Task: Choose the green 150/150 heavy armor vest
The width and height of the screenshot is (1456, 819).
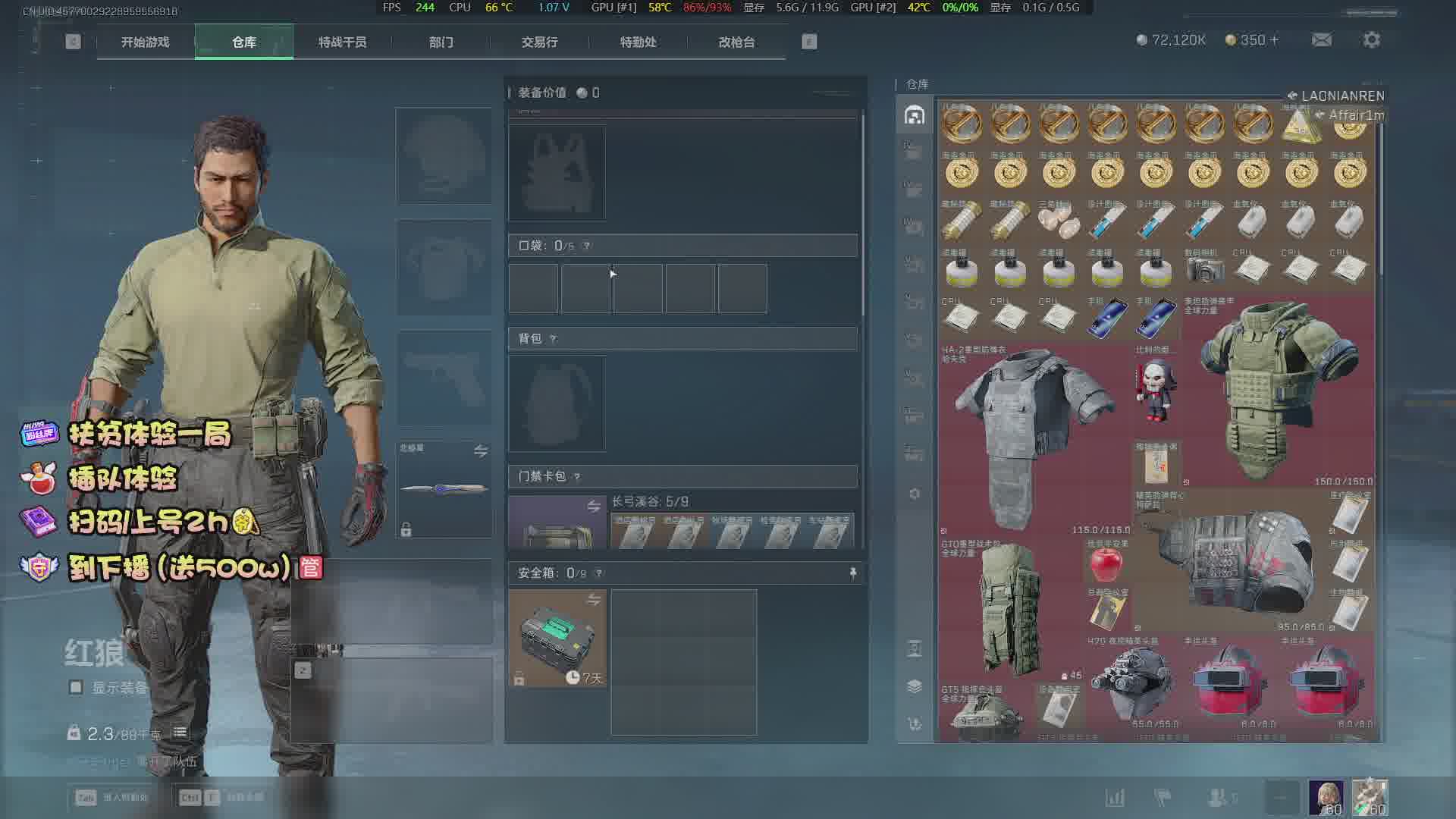Action: coord(1277,391)
